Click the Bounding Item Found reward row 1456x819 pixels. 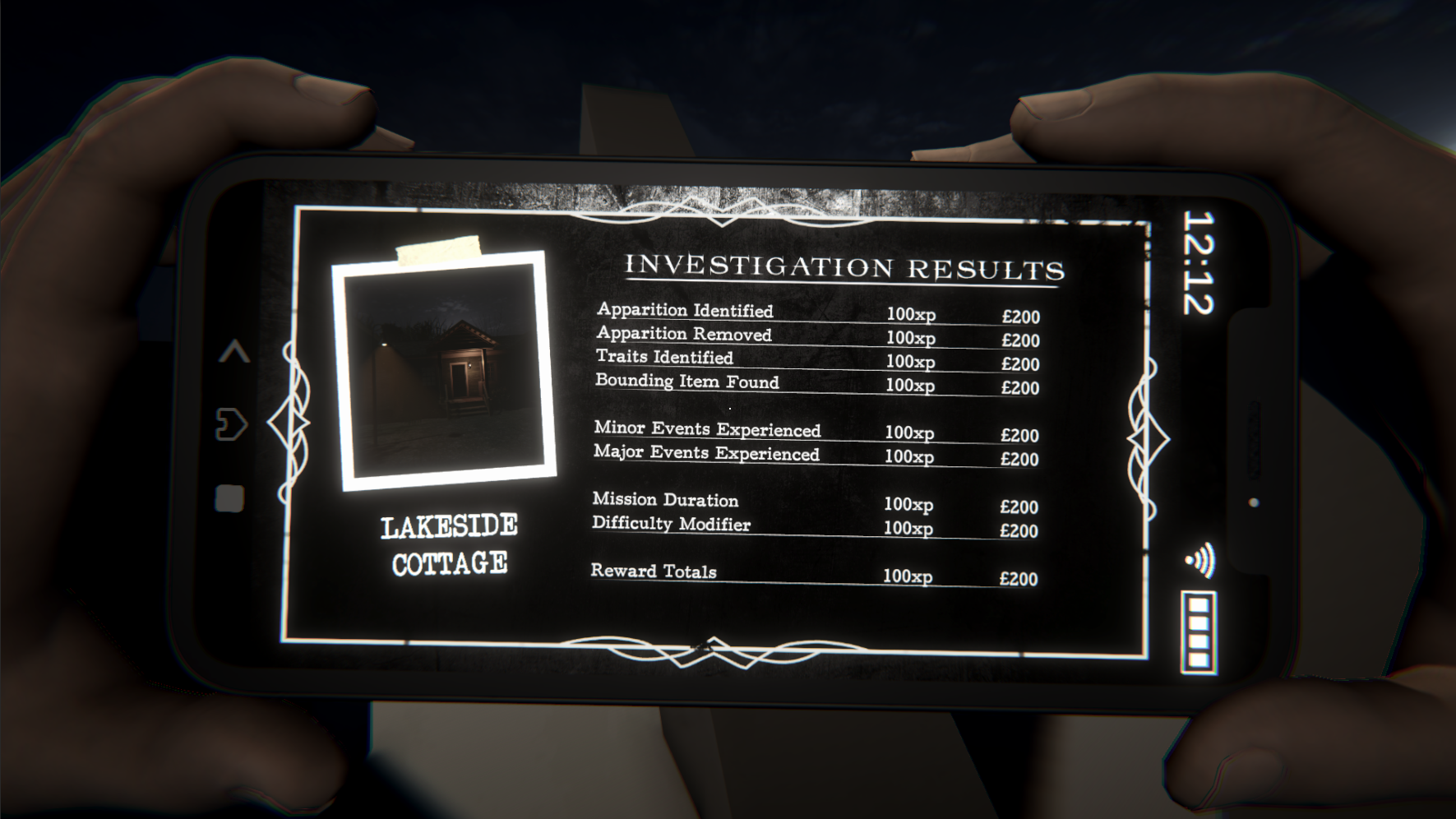point(687,382)
